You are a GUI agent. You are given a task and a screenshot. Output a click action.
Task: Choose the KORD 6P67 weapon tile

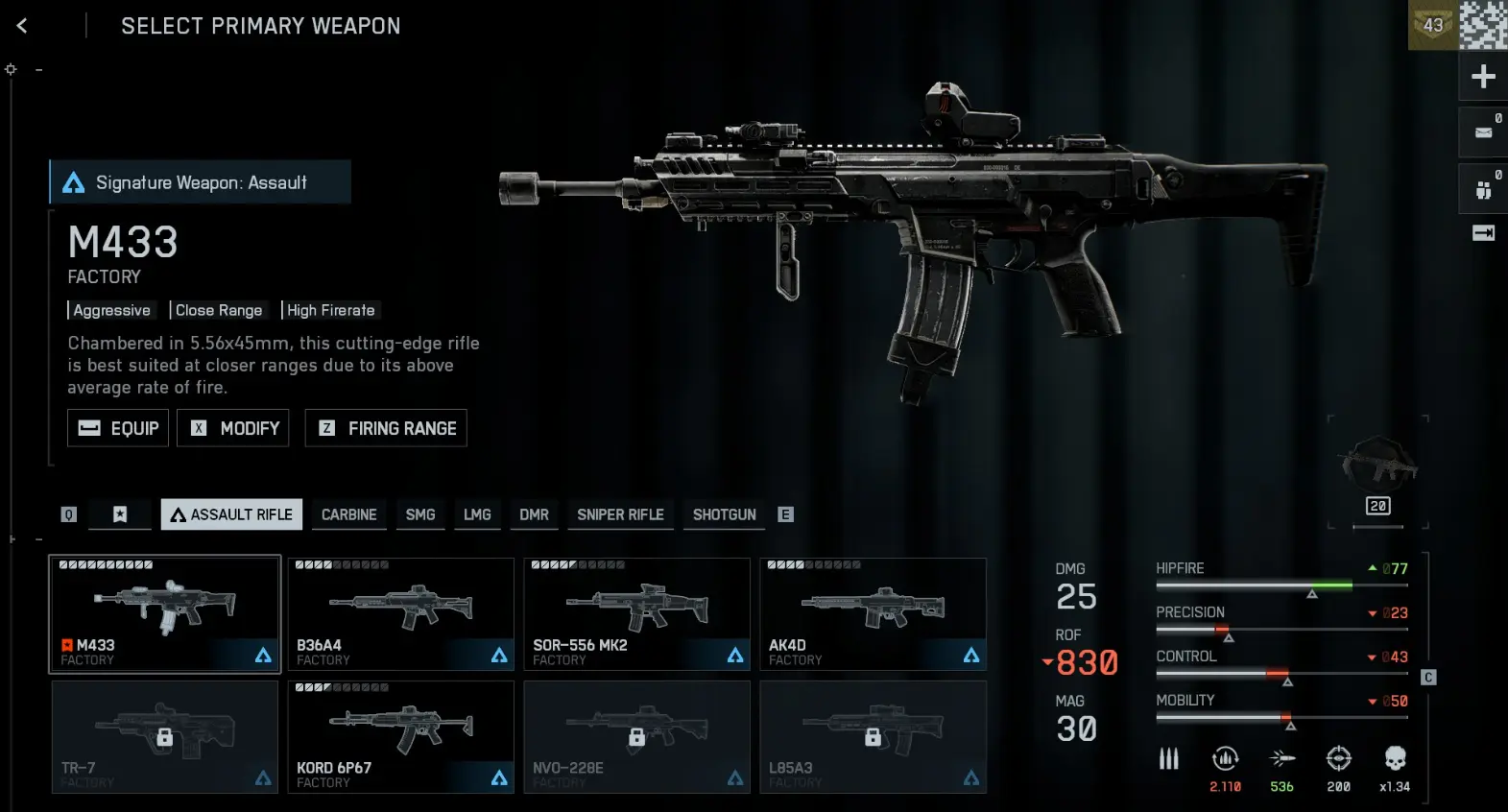(x=401, y=736)
